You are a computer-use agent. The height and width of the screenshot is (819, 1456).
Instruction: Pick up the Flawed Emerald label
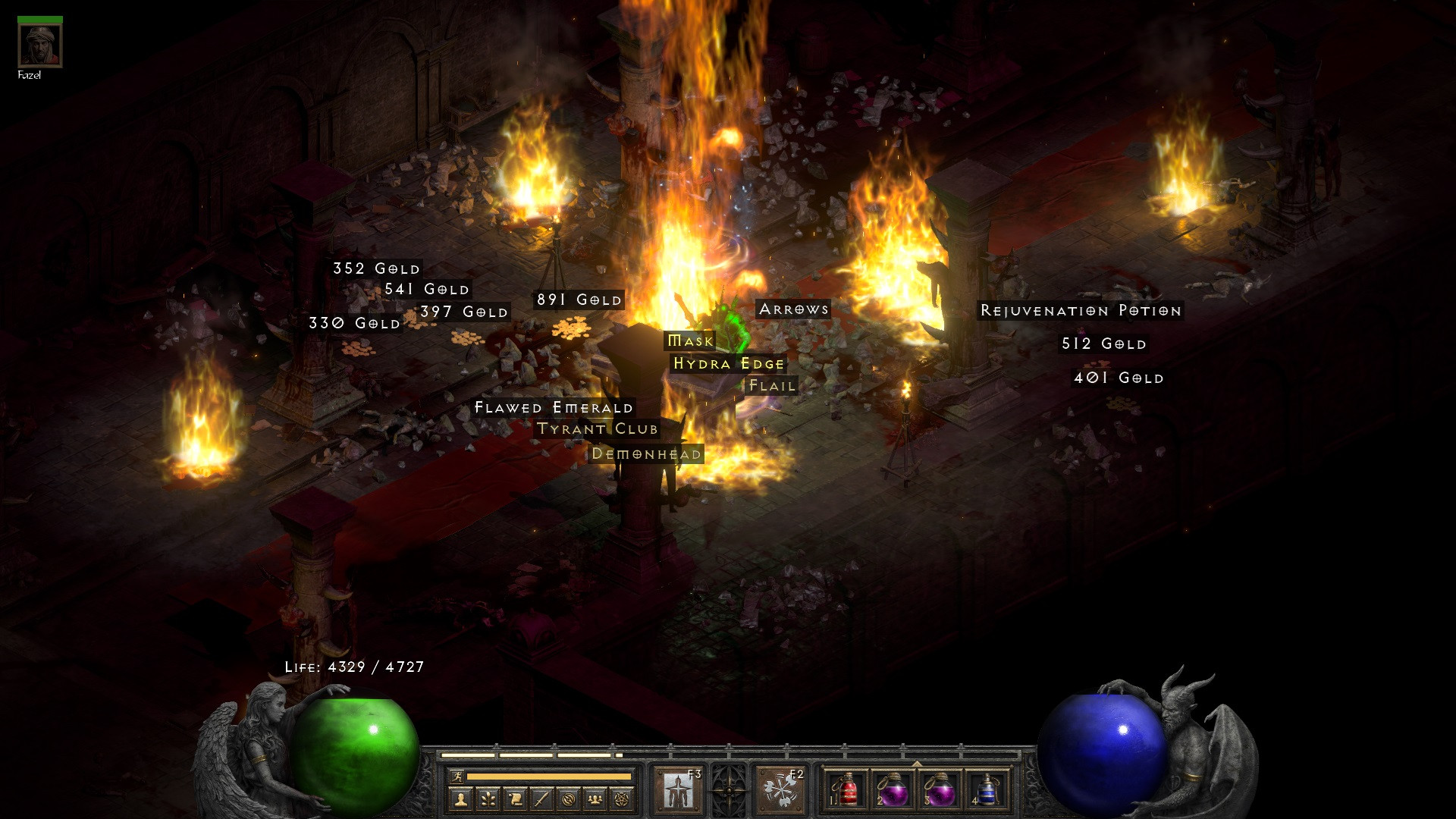(x=554, y=408)
